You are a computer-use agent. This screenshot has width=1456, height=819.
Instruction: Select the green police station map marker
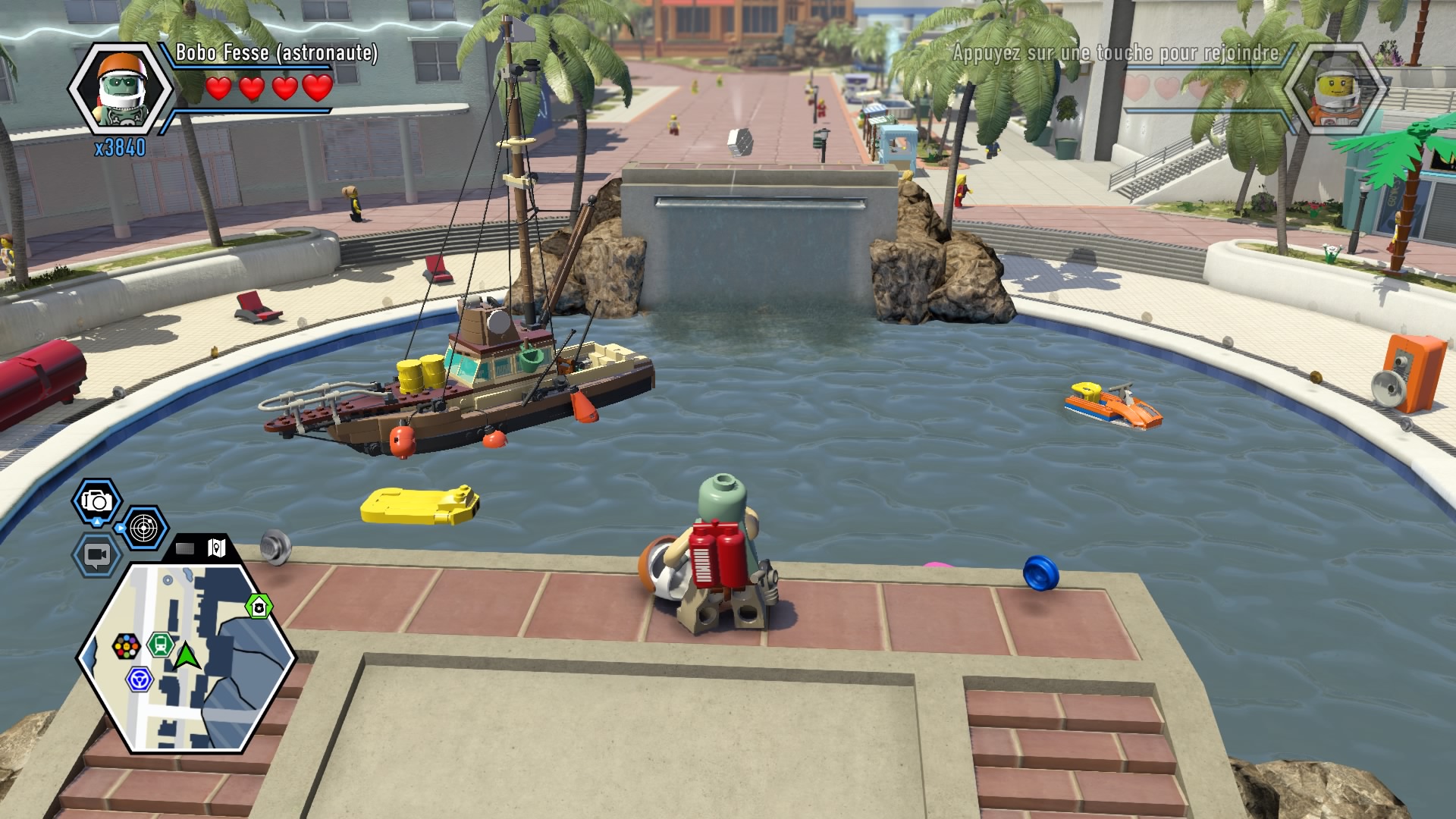(x=259, y=607)
